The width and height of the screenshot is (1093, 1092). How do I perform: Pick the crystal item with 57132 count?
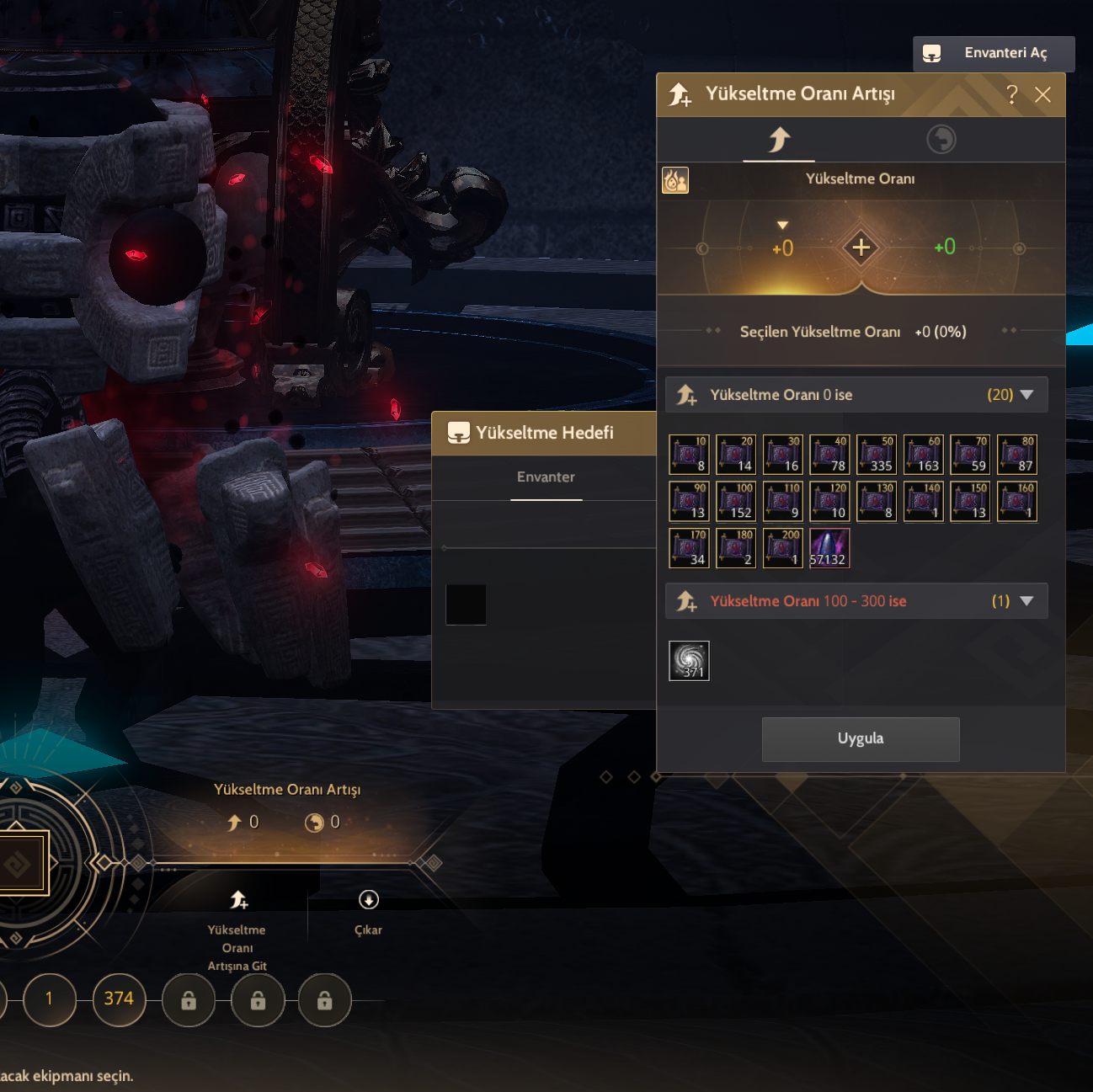829,548
